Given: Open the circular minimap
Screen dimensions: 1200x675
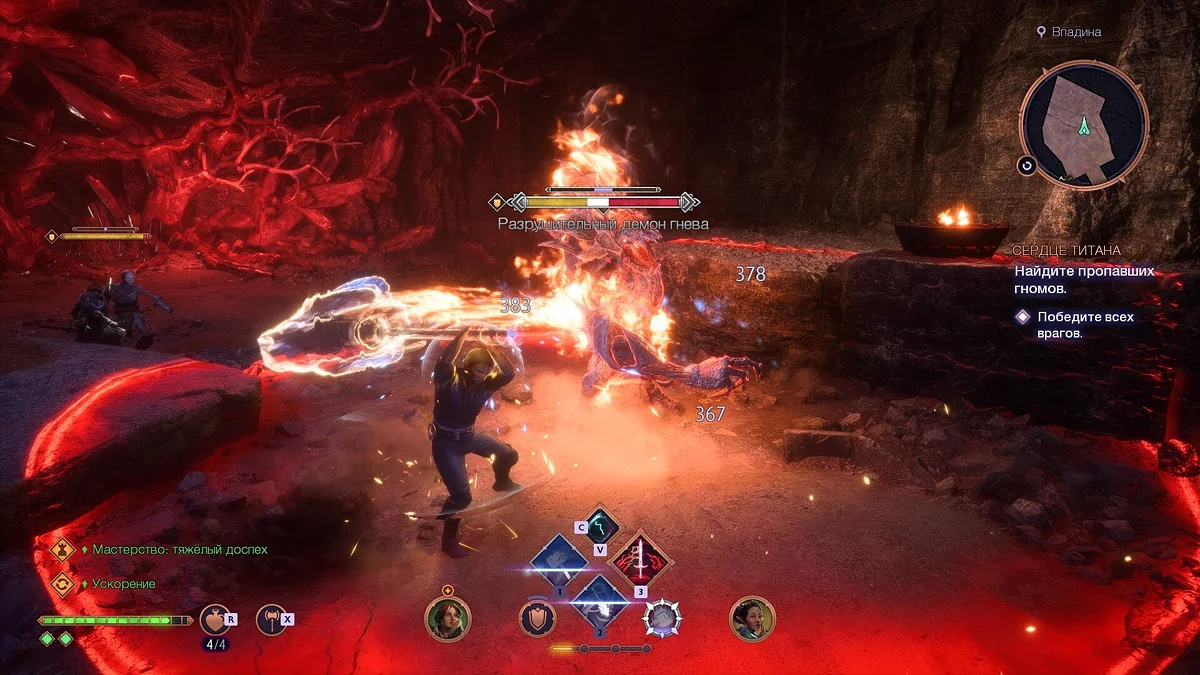Looking at the screenshot, I should 1084,124.
